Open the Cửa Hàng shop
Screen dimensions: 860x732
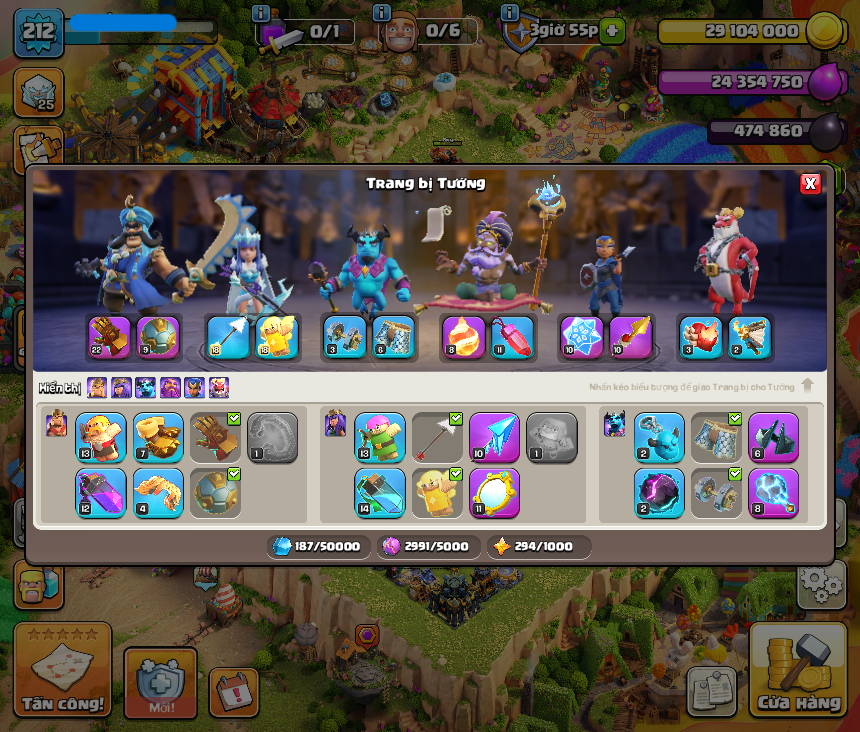[798, 670]
